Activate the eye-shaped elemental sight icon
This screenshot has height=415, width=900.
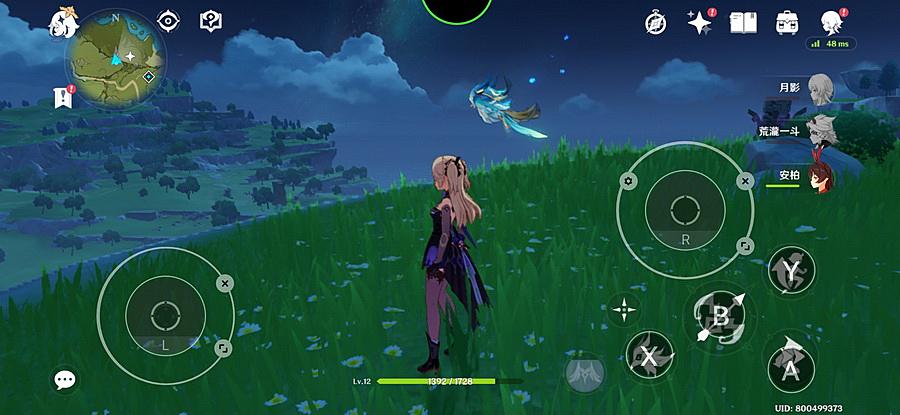(169, 20)
